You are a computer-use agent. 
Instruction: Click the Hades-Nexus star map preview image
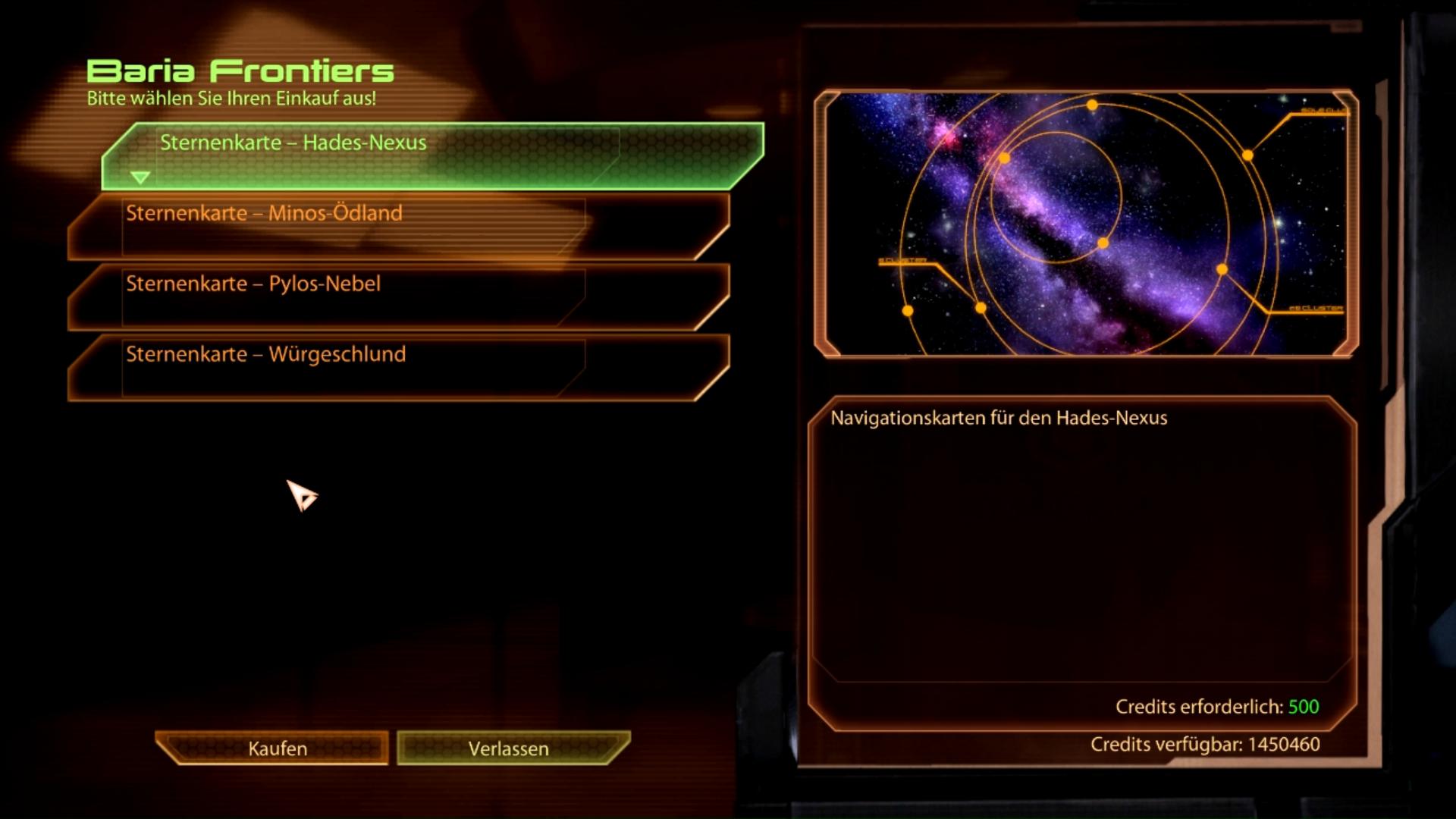click(x=1085, y=224)
